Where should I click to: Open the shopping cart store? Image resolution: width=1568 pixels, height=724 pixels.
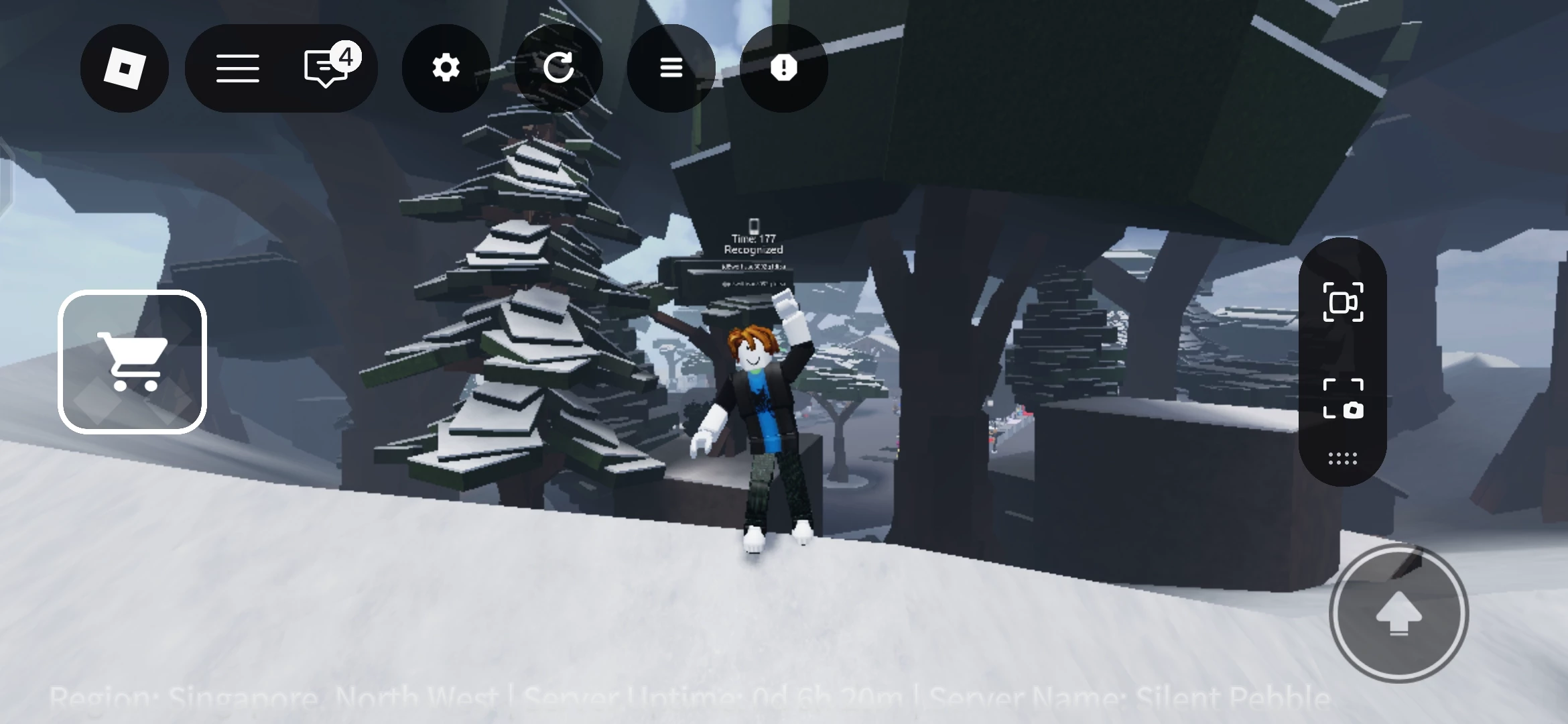tap(133, 362)
